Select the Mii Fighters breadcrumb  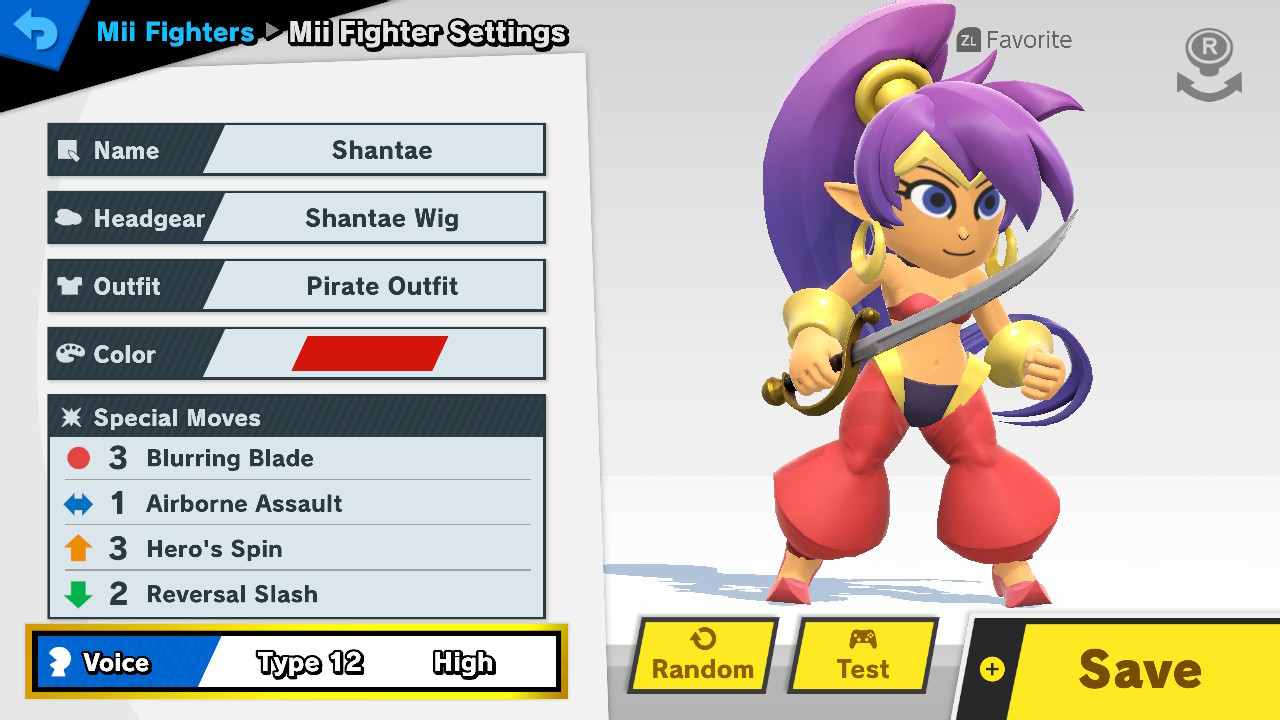pyautogui.click(x=174, y=32)
